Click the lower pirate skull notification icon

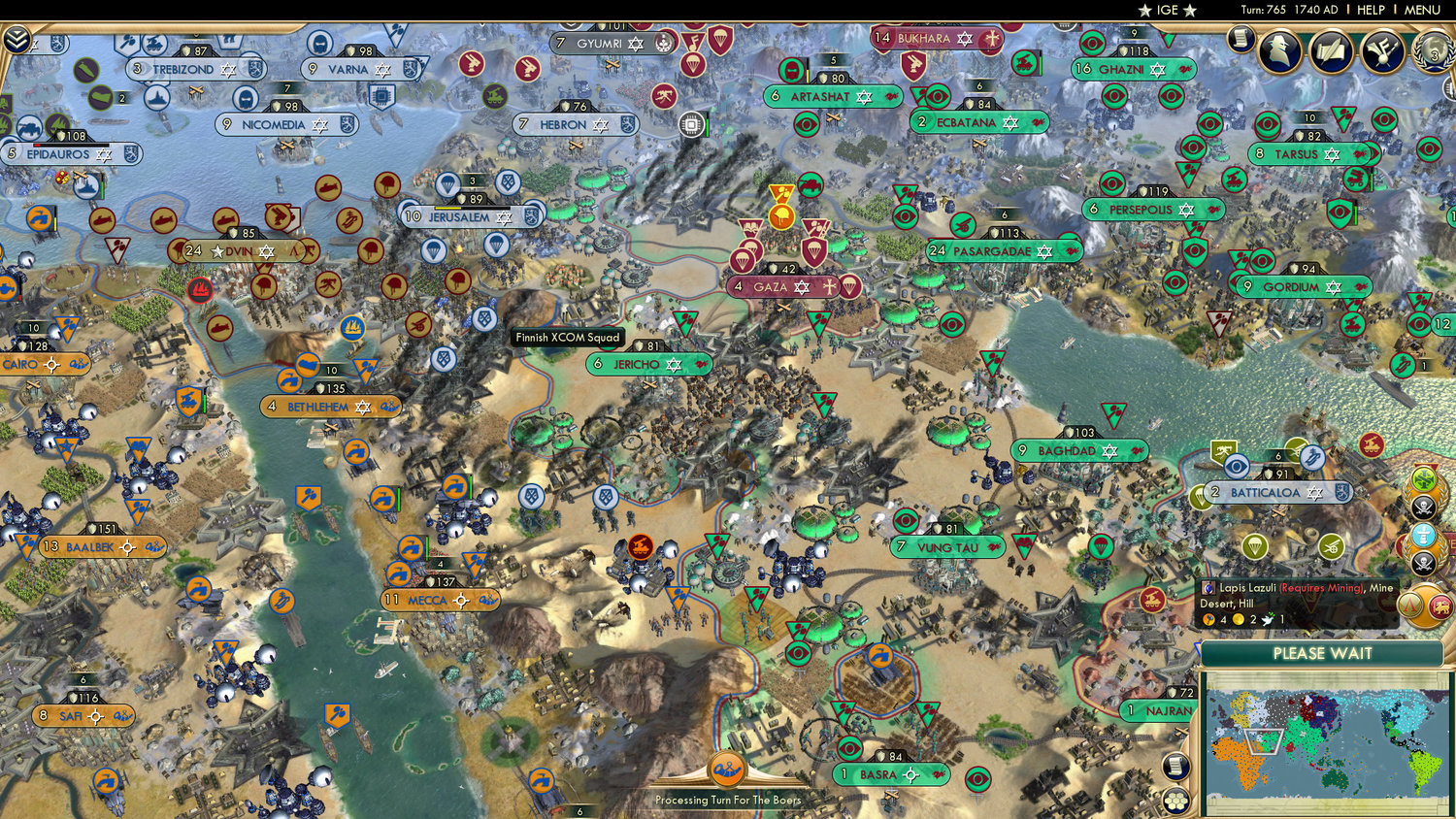pos(1423,563)
